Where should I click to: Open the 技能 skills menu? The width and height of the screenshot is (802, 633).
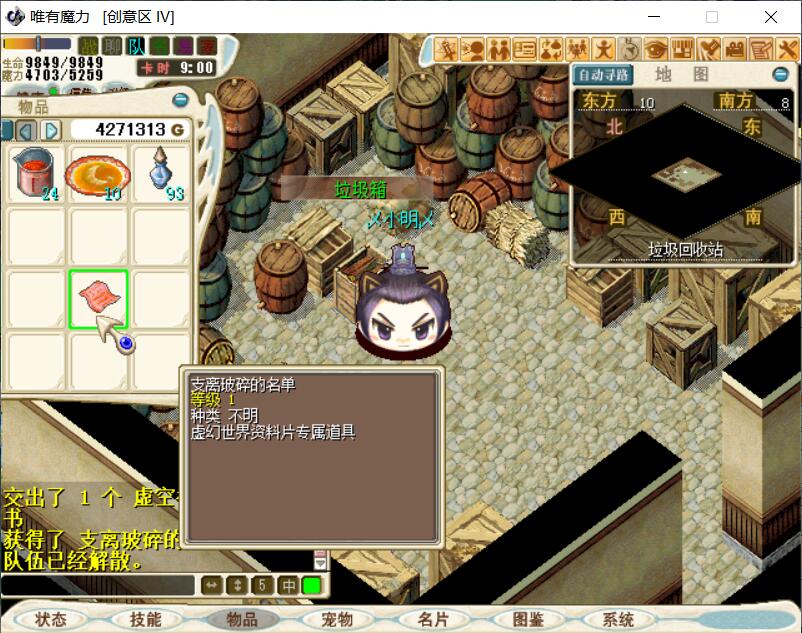(x=145, y=619)
